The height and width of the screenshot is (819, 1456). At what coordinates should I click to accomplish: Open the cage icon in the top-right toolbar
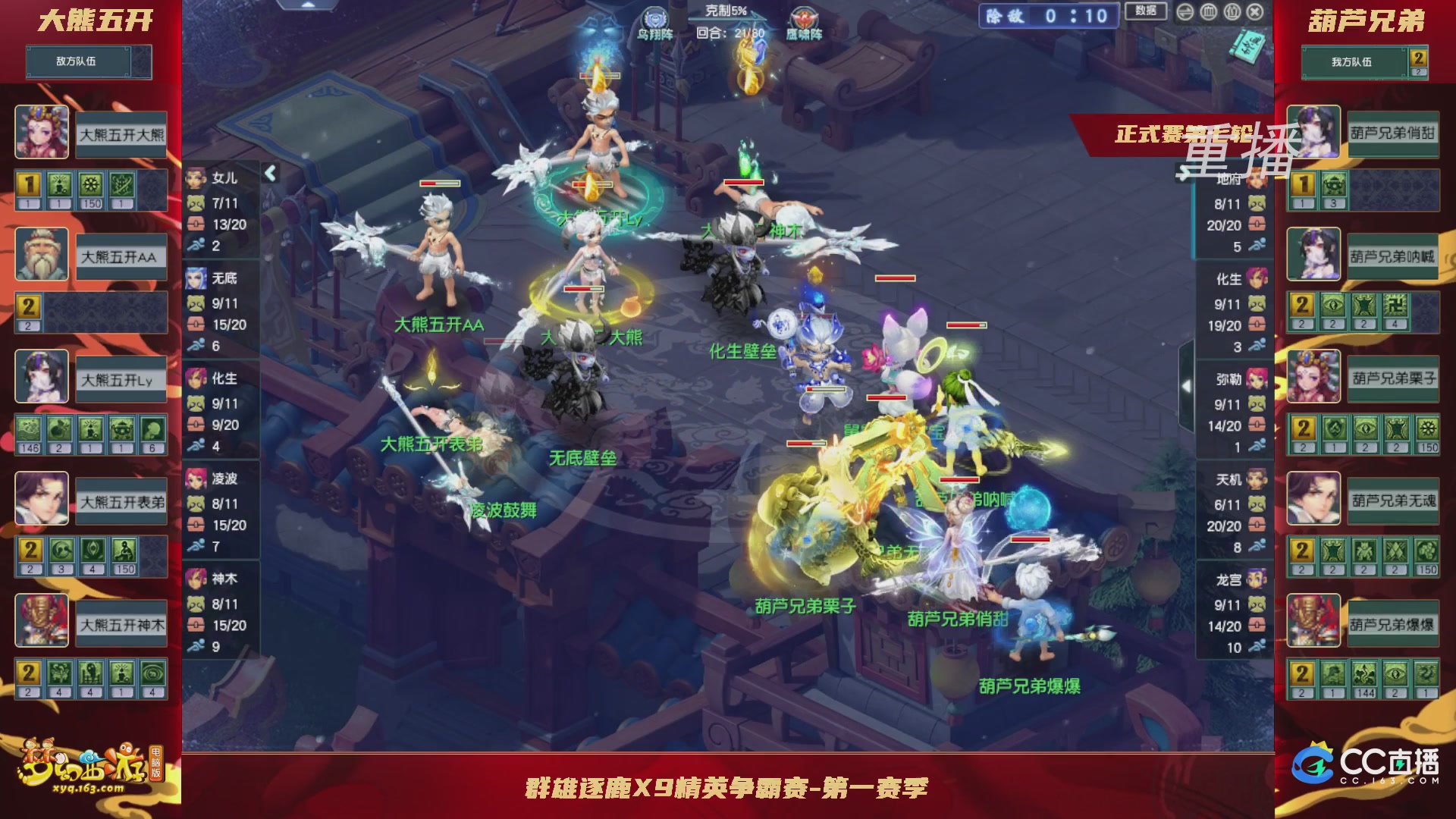pyautogui.click(x=1208, y=12)
